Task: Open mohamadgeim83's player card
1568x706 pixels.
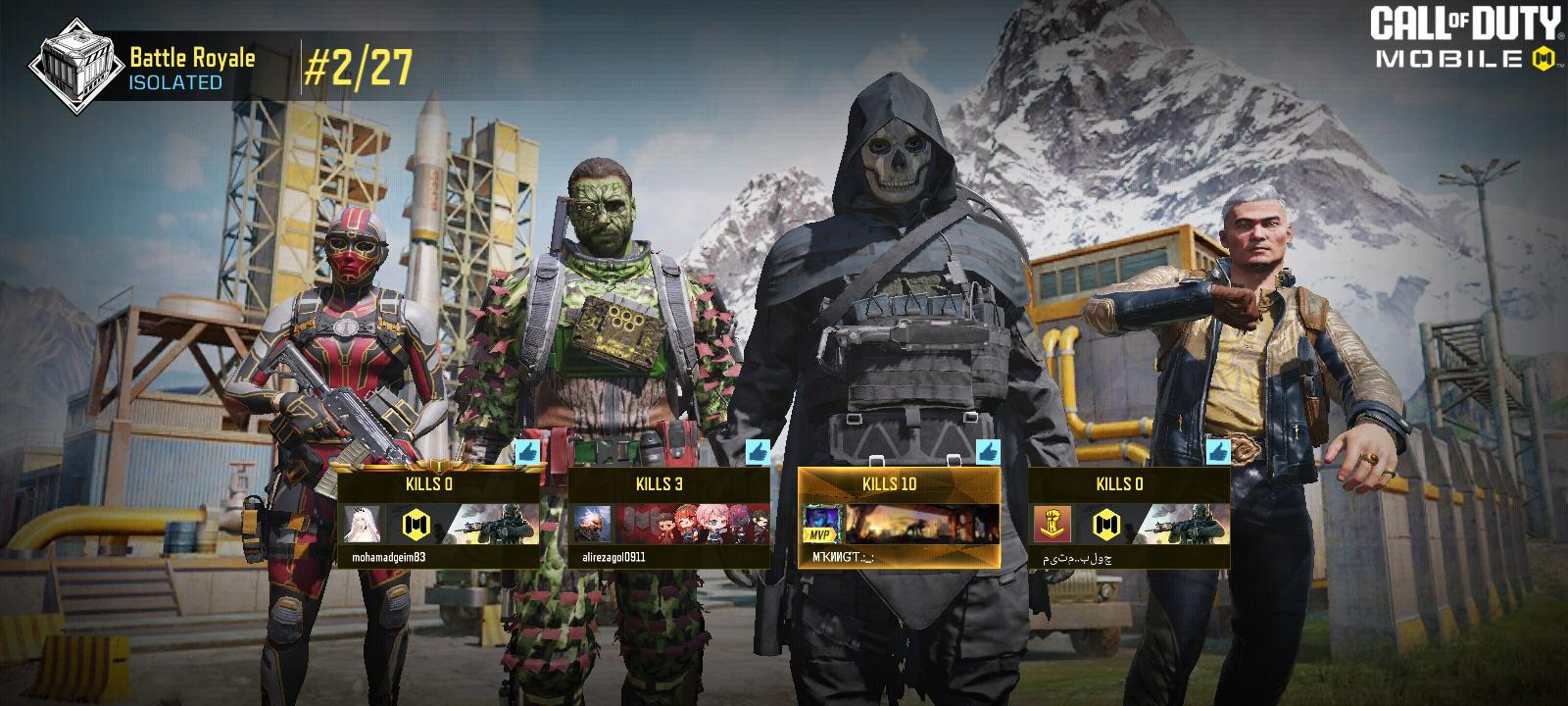Action: point(439,517)
